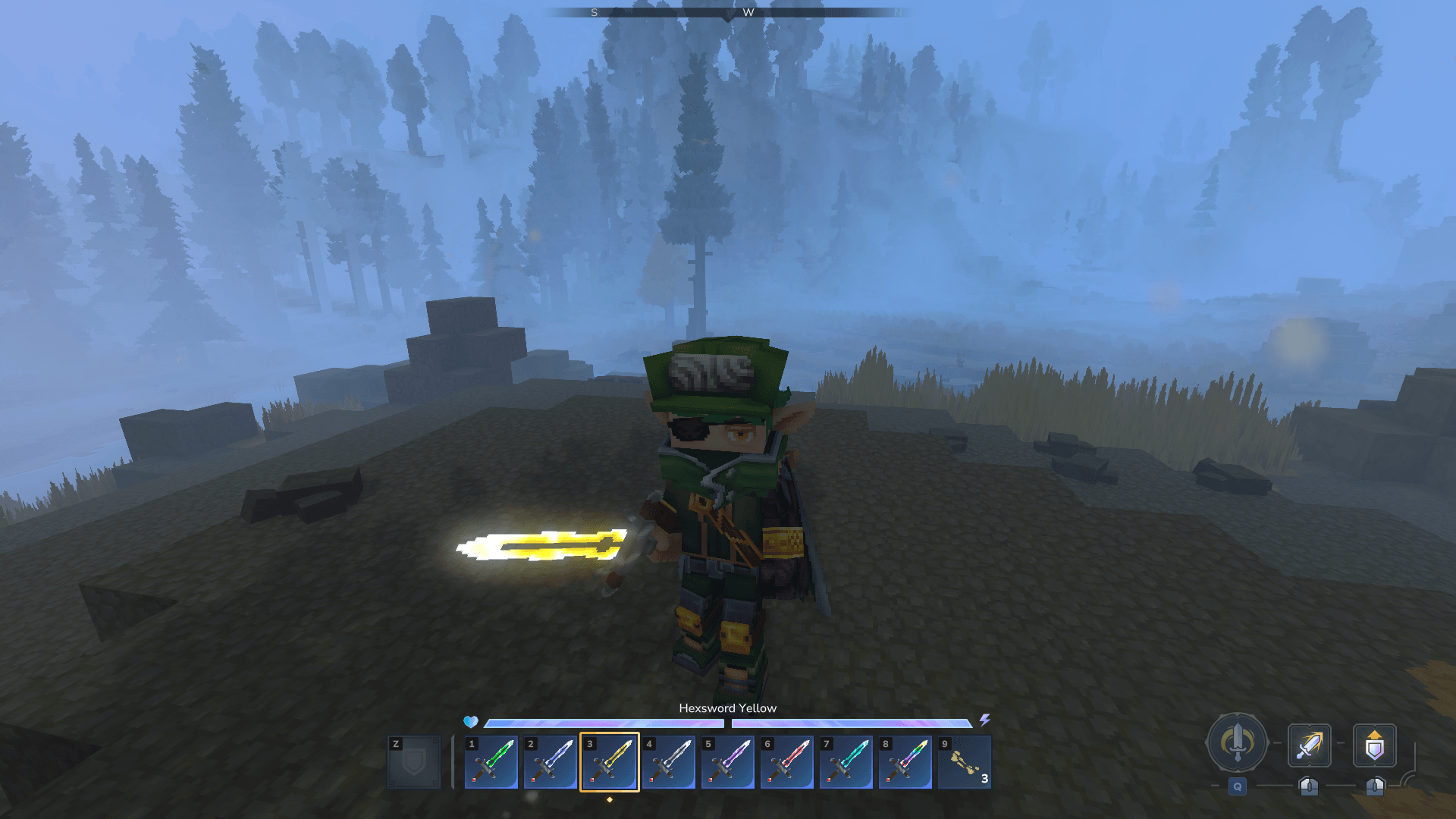Select the white sword in hotbar slot 4
This screenshot has height=819, width=1456.
[668, 762]
